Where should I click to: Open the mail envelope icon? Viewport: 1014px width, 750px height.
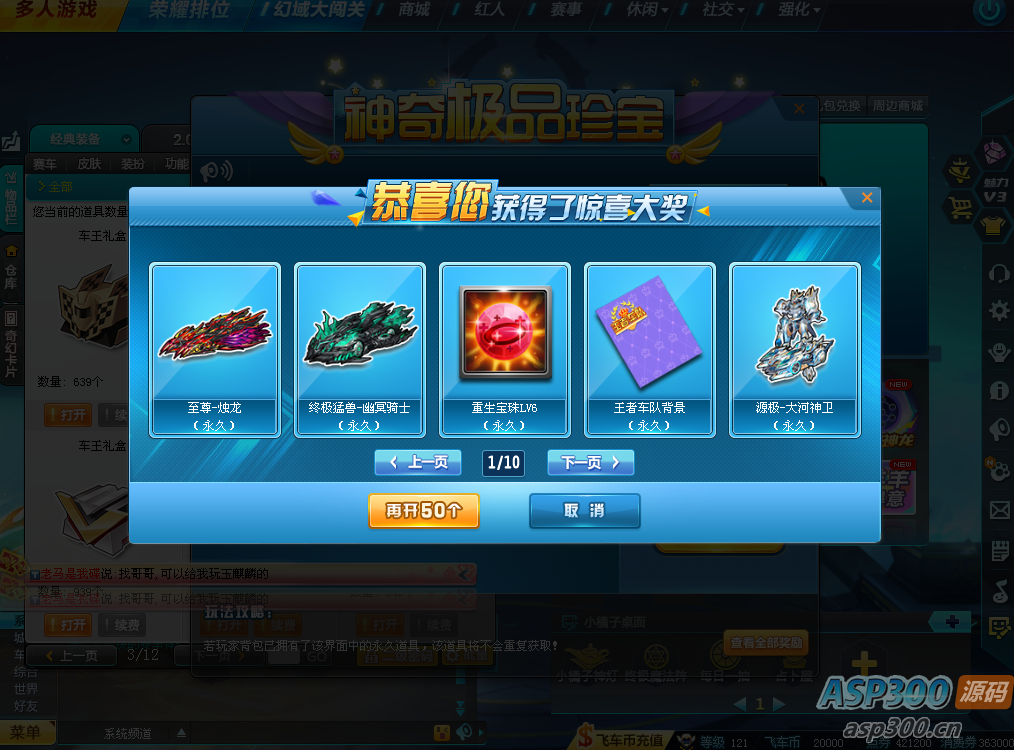point(999,511)
